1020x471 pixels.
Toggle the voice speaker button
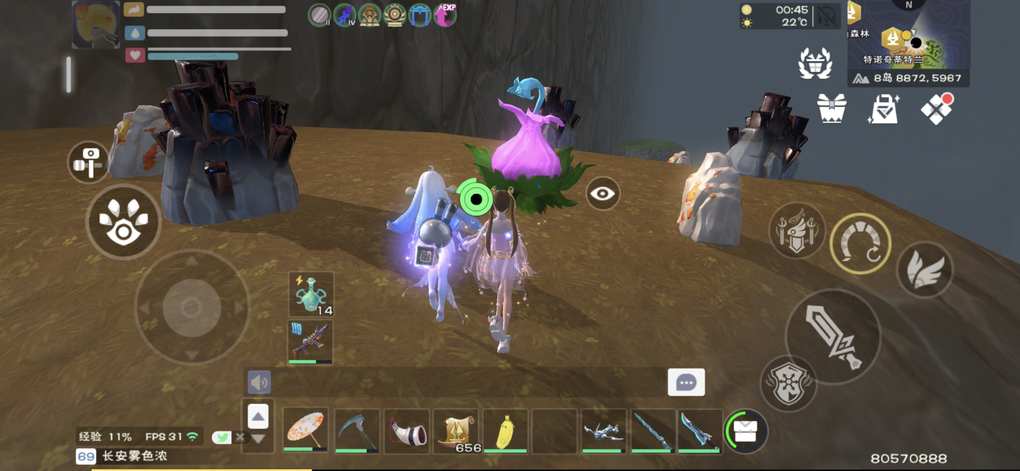click(259, 382)
